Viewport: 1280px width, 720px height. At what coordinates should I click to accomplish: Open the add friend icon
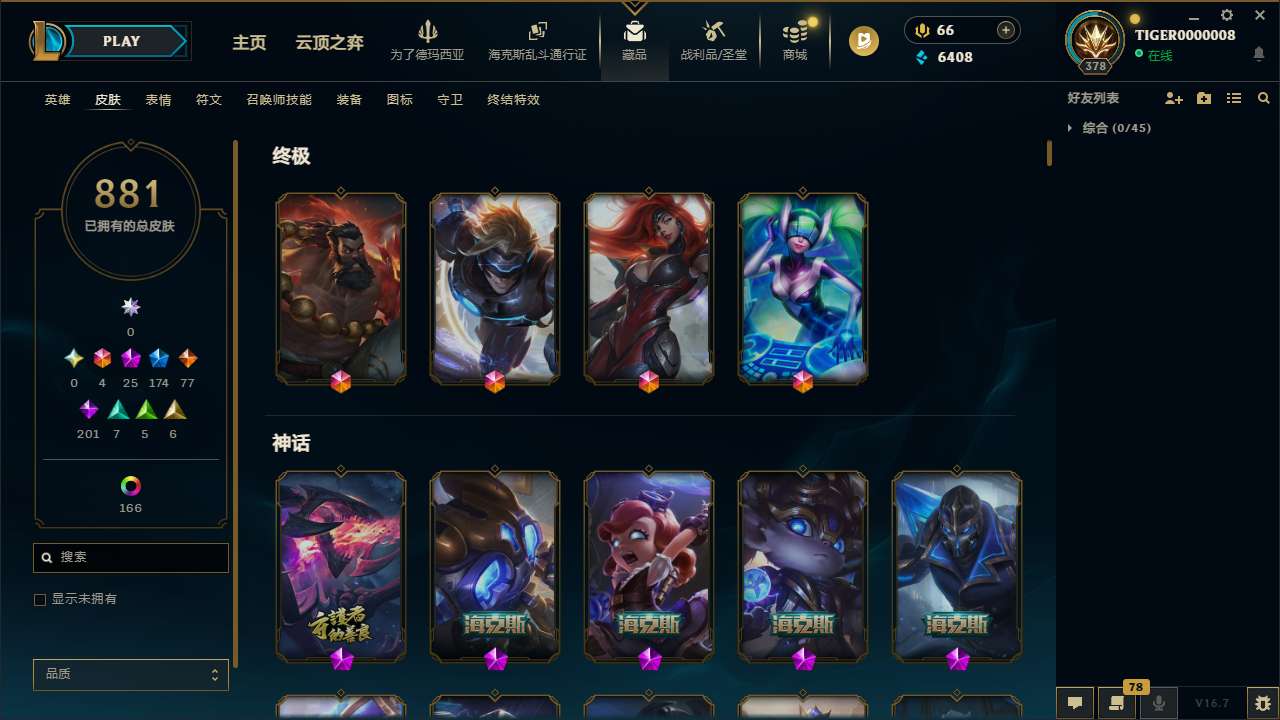click(x=1173, y=98)
